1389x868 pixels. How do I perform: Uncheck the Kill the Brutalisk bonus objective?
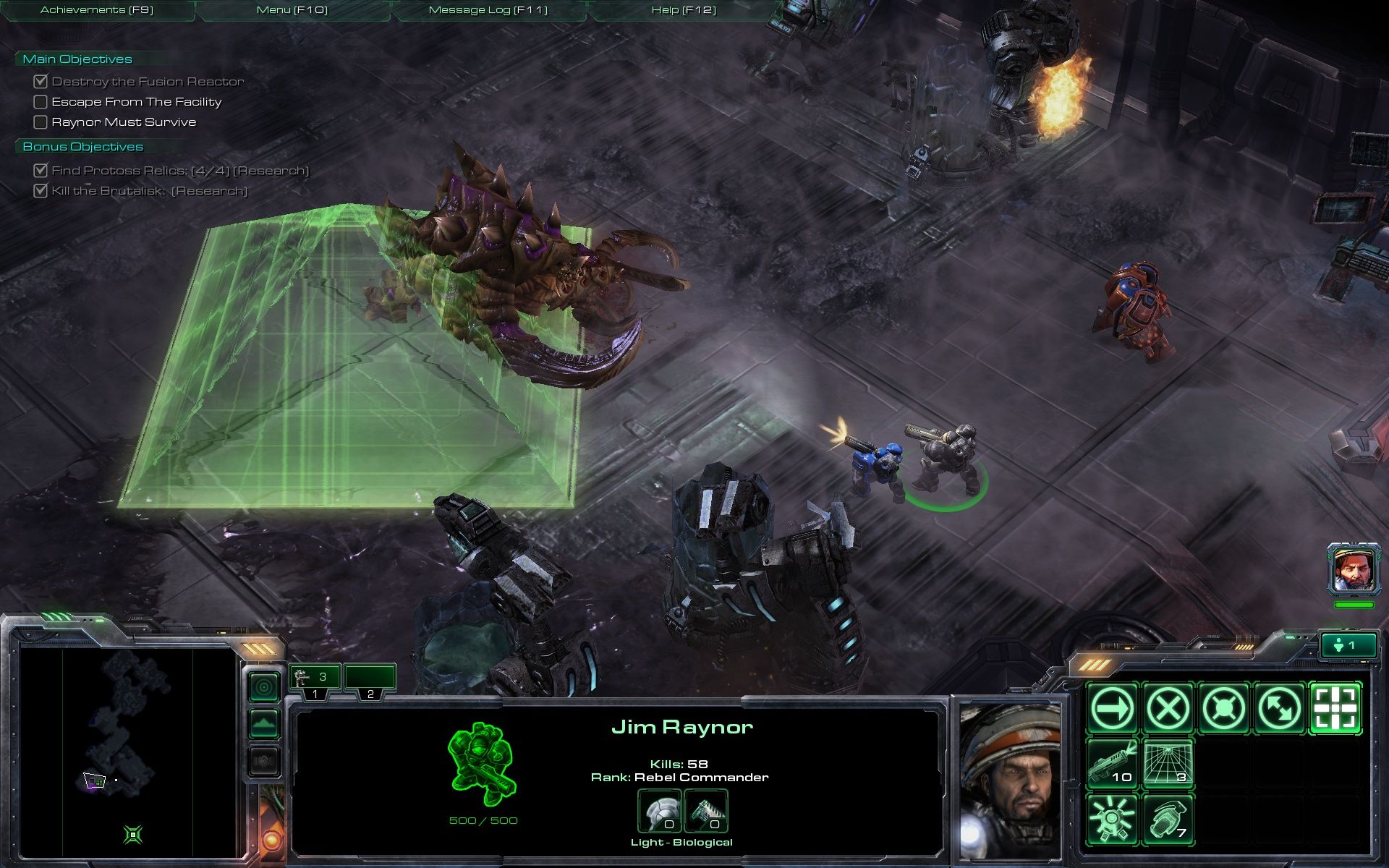click(x=41, y=192)
